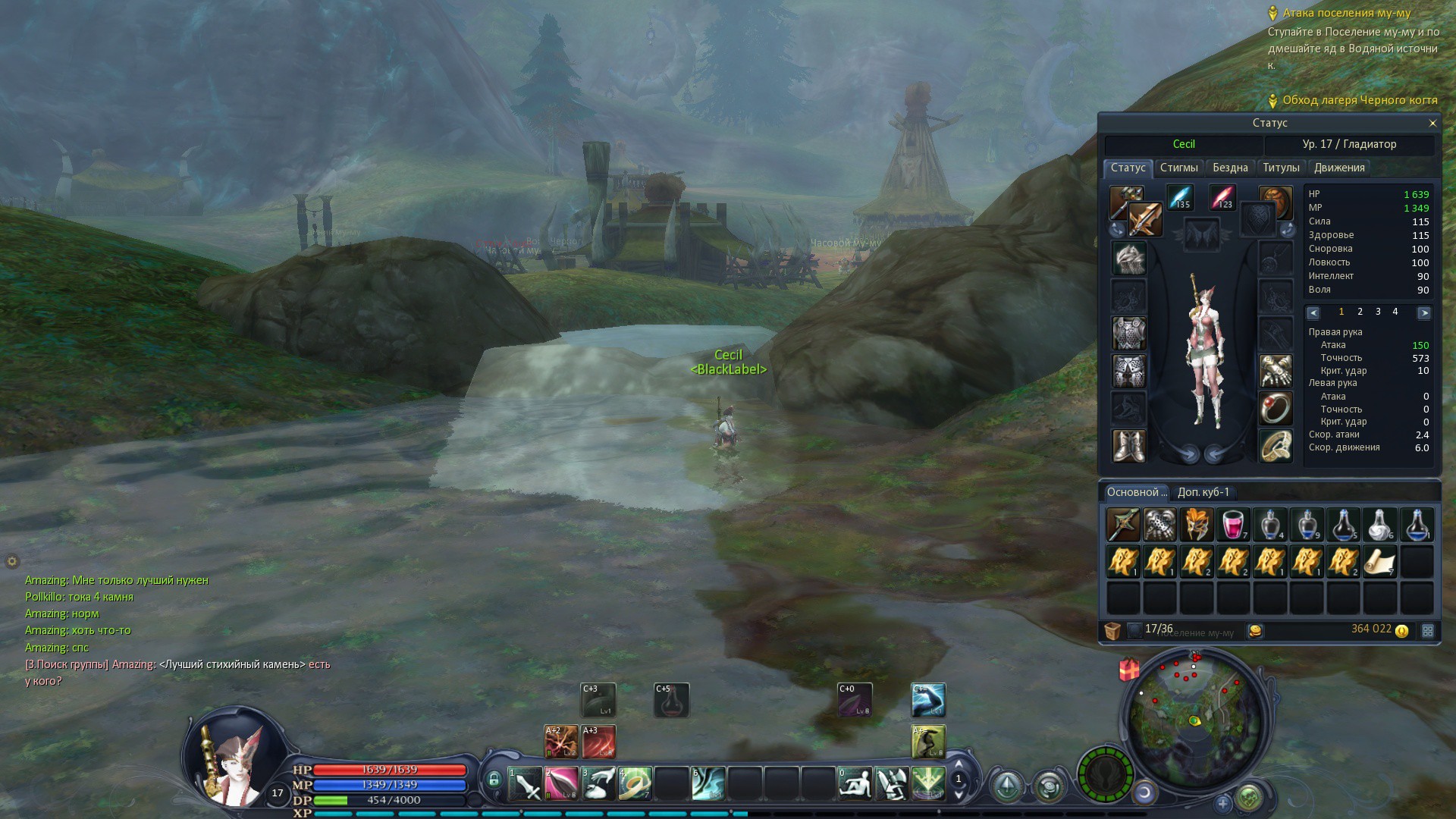Switch to the Стигмы tab
The image size is (1456, 819).
[1178, 168]
